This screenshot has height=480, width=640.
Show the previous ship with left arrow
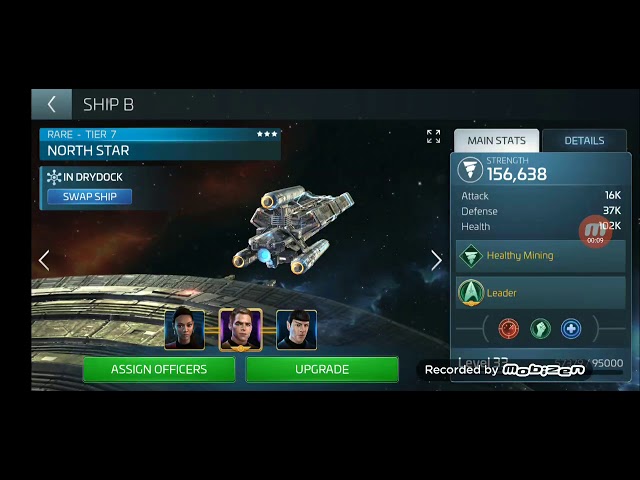point(44,260)
